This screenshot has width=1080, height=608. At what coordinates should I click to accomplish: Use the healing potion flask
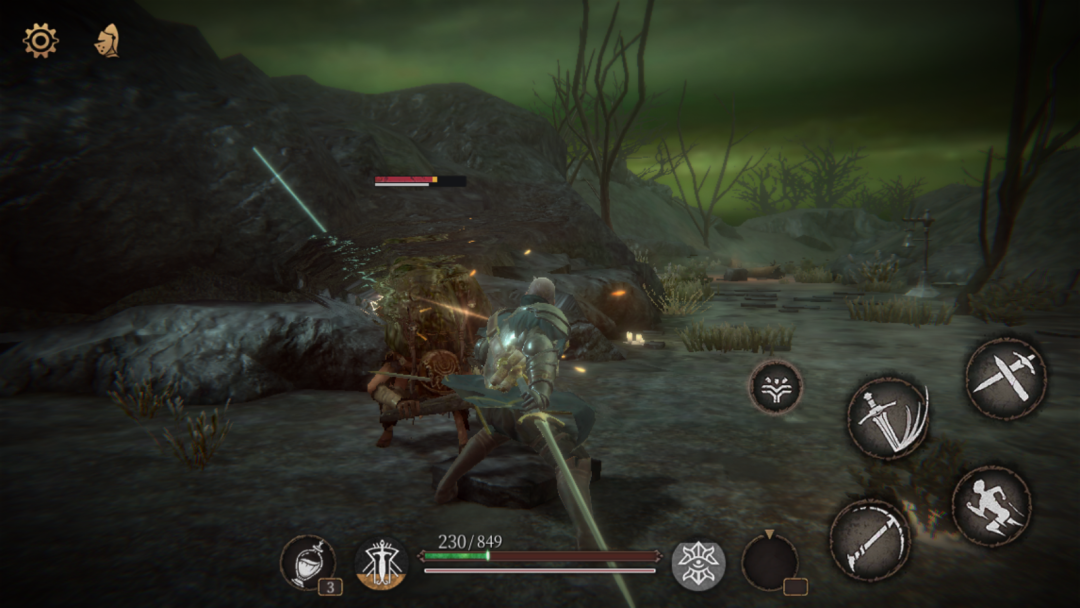(x=307, y=562)
